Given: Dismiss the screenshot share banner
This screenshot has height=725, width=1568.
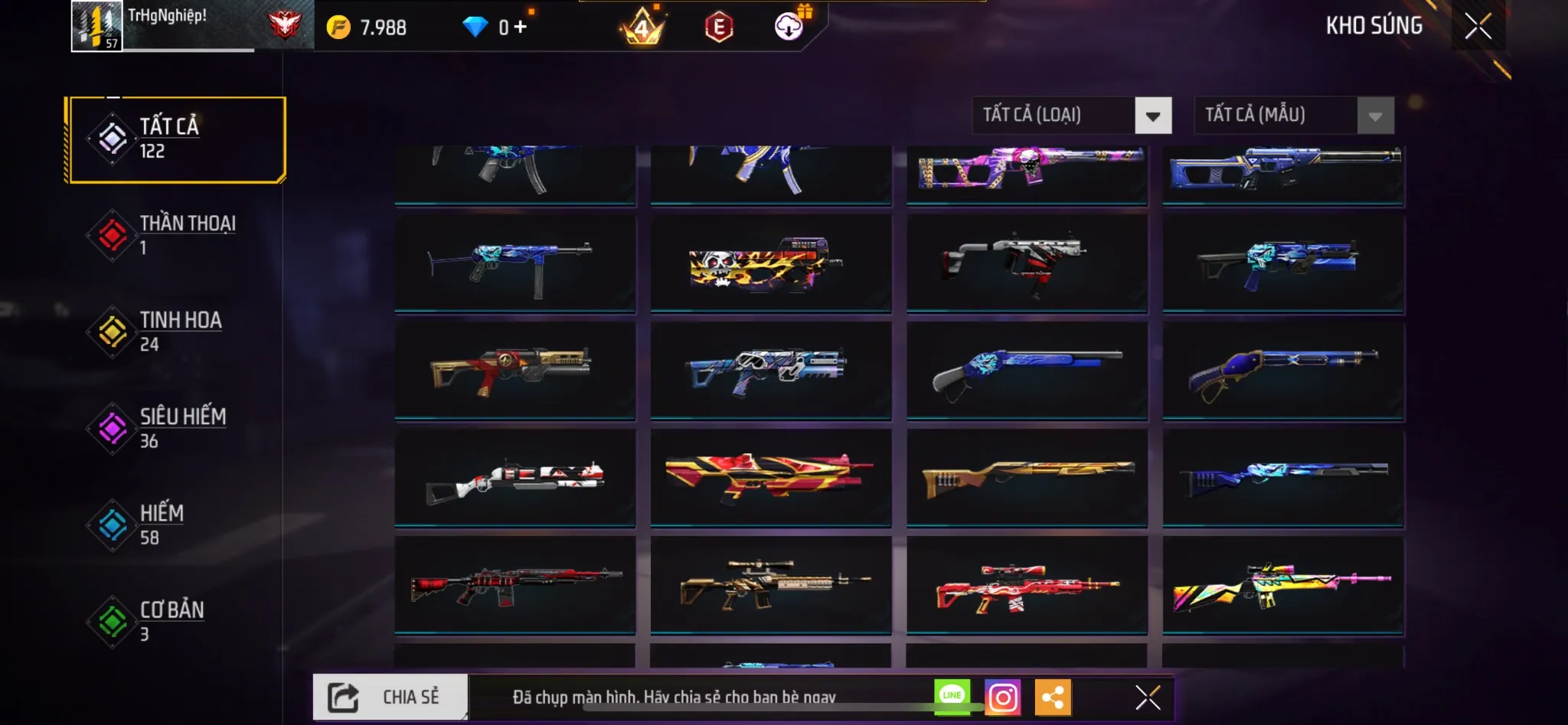Looking at the screenshot, I should tap(1145, 697).
